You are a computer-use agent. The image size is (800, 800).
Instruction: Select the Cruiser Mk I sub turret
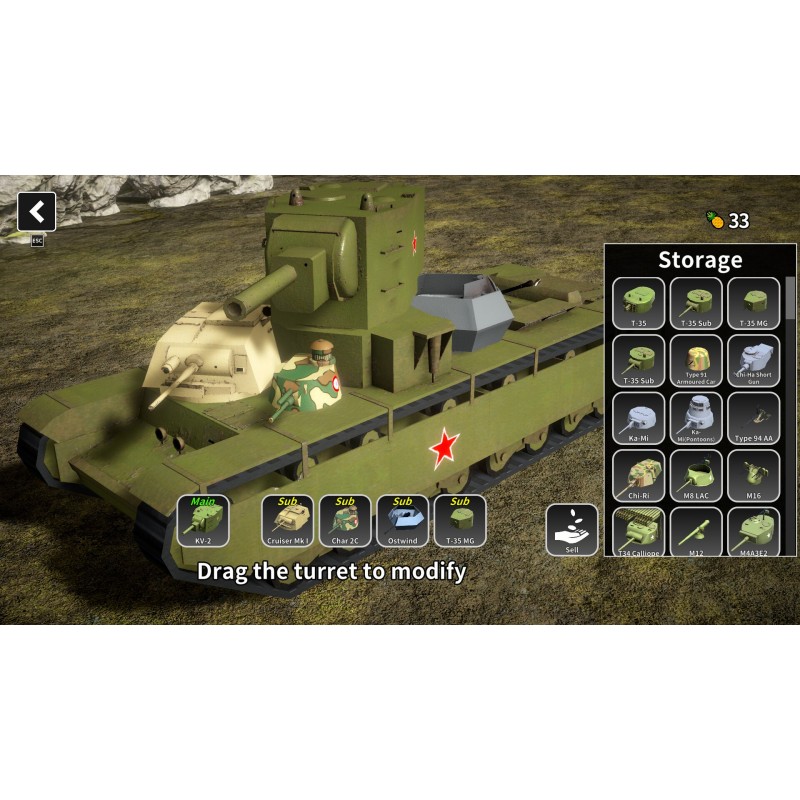[288, 521]
